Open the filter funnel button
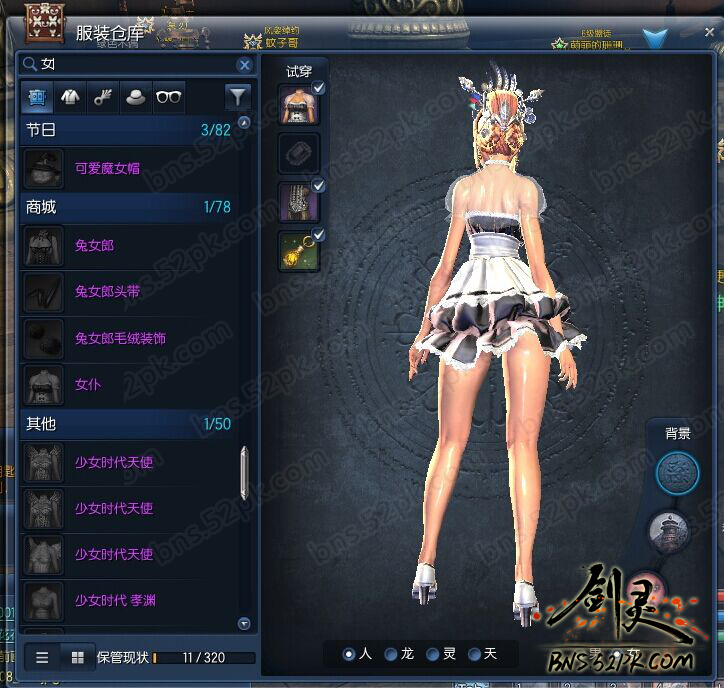The width and height of the screenshot is (724, 688). (x=237, y=97)
